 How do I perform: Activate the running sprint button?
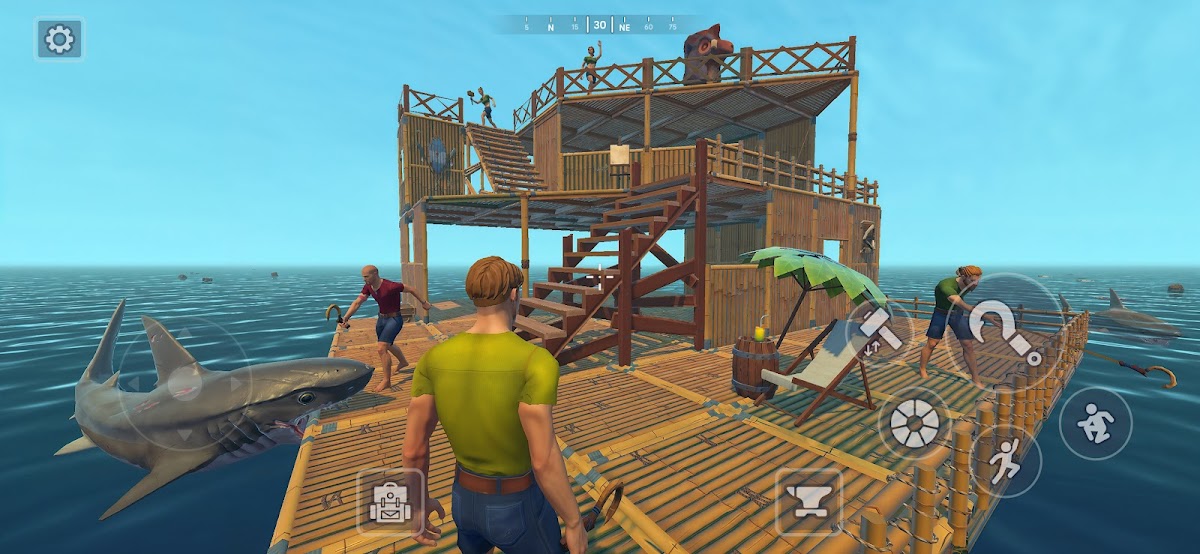coord(1005,461)
